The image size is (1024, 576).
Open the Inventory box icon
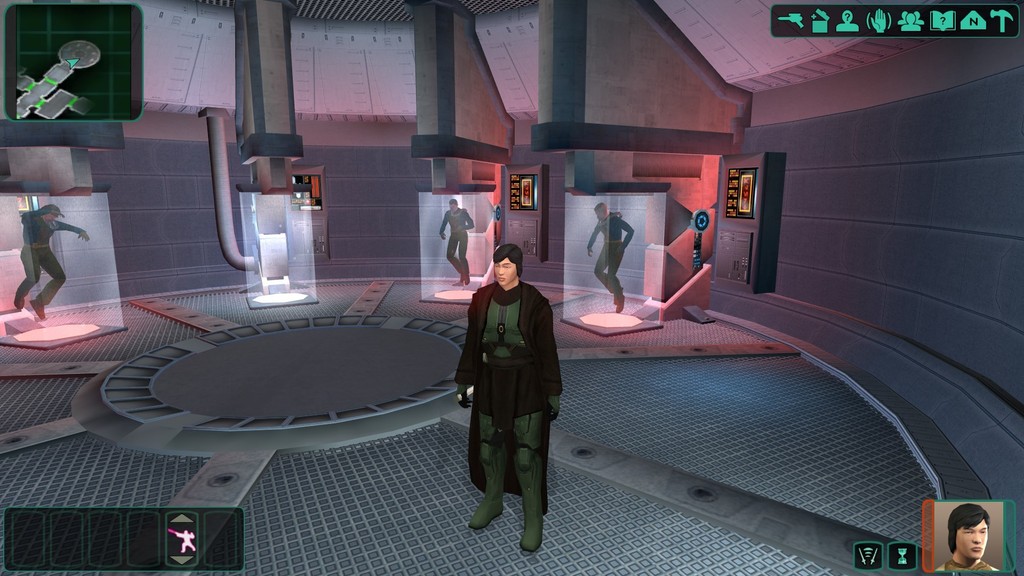tap(820, 21)
